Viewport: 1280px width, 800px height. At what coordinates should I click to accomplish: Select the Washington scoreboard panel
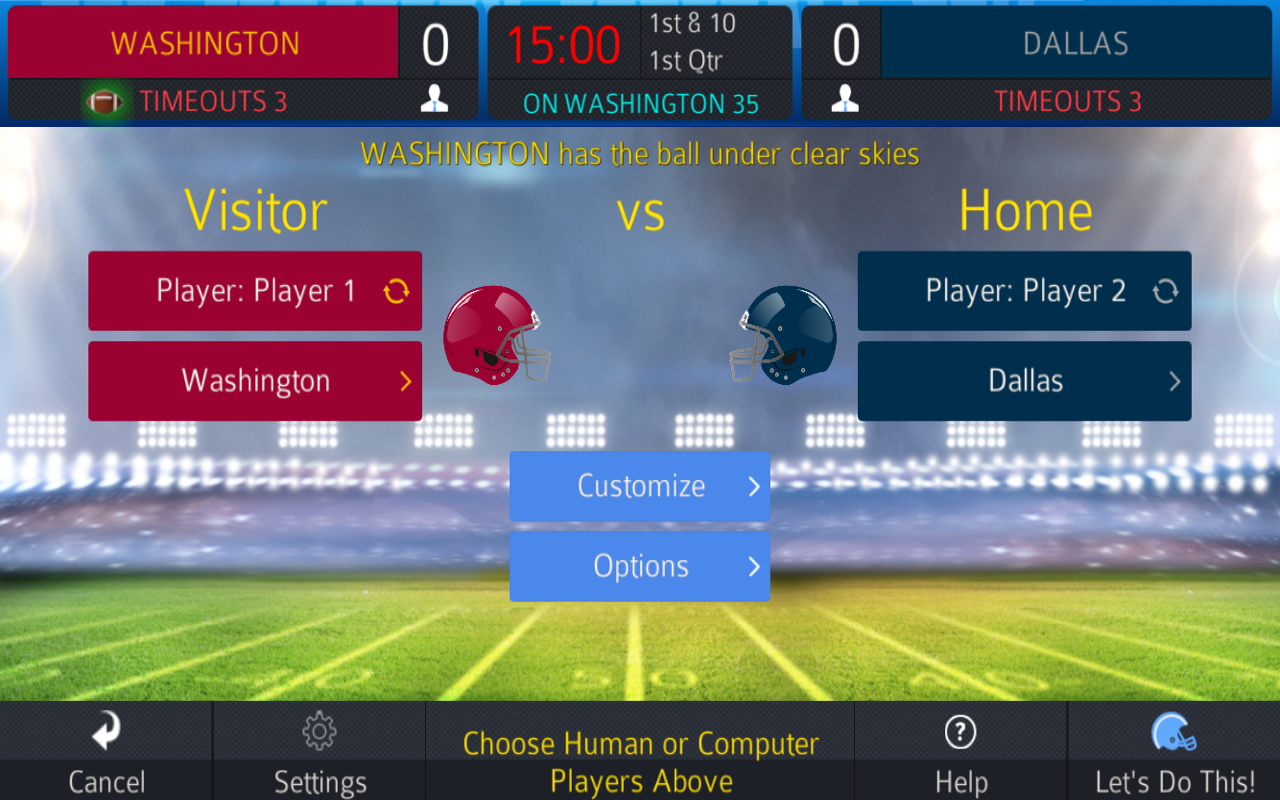point(203,43)
